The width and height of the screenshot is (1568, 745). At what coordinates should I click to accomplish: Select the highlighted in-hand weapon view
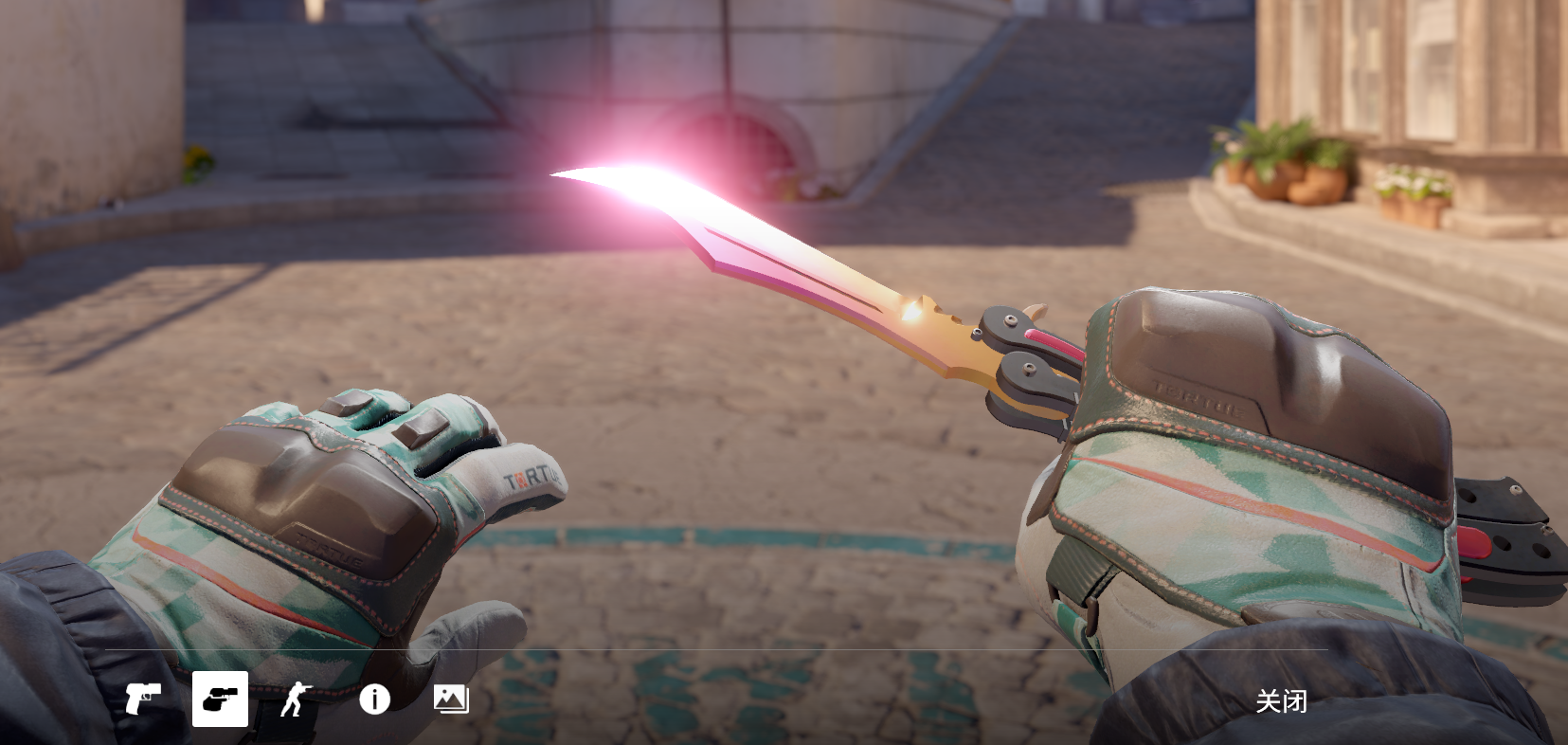click(220, 700)
